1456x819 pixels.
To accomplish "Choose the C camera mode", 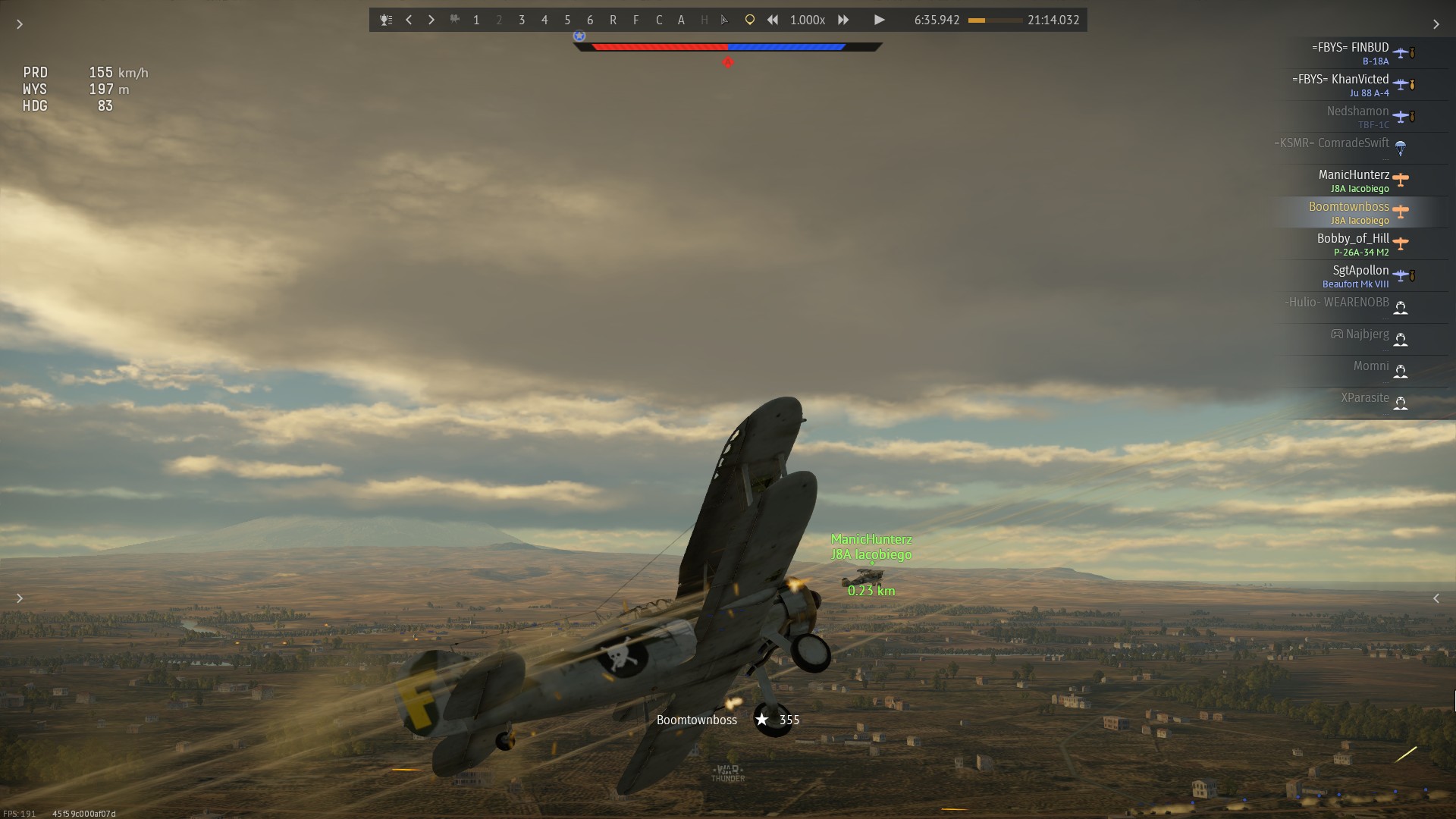I will pos(658,20).
